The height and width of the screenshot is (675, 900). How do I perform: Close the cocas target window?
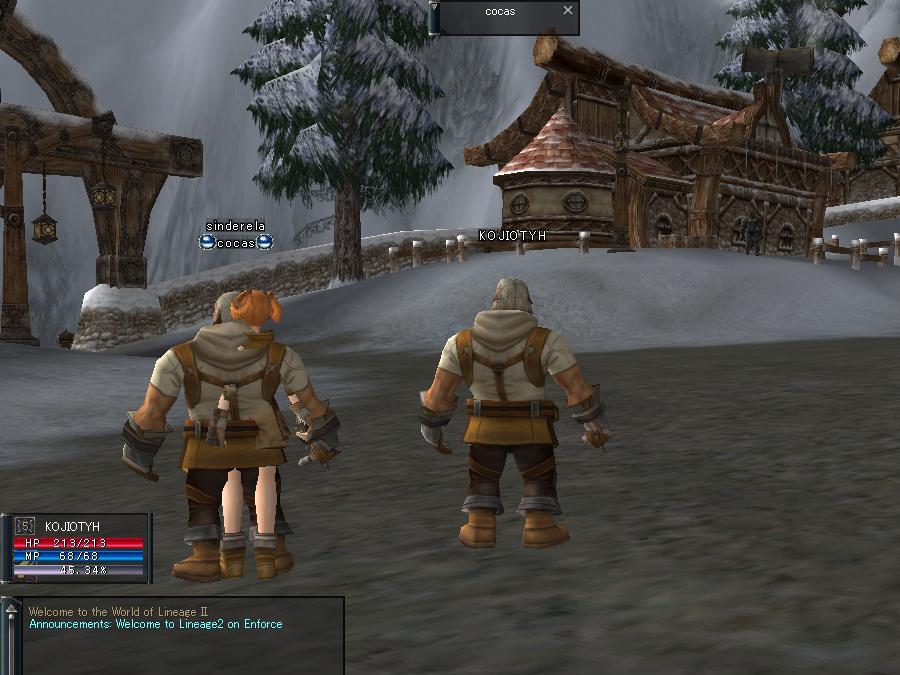[x=568, y=11]
